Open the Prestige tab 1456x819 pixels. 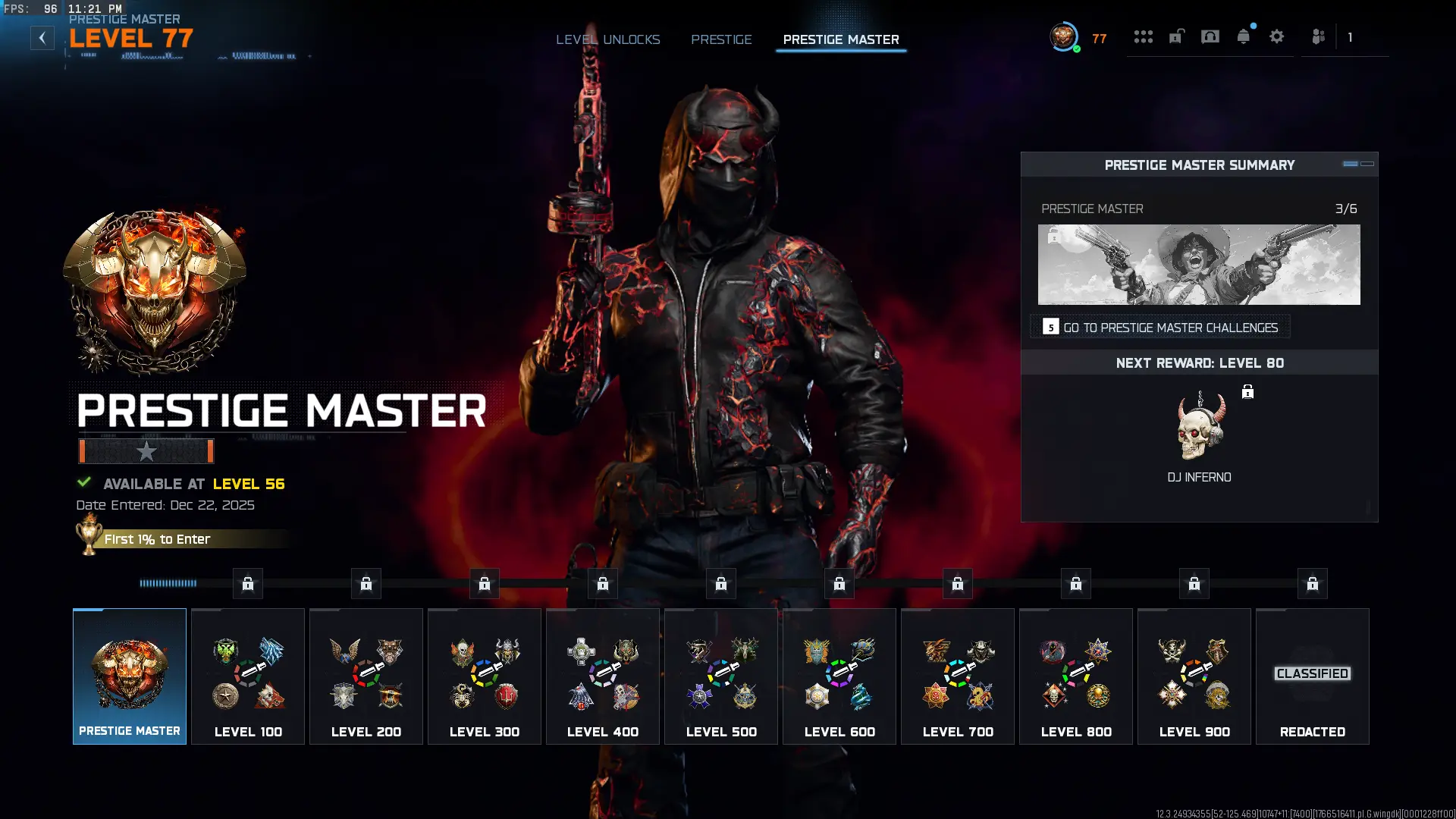pyautogui.click(x=721, y=39)
